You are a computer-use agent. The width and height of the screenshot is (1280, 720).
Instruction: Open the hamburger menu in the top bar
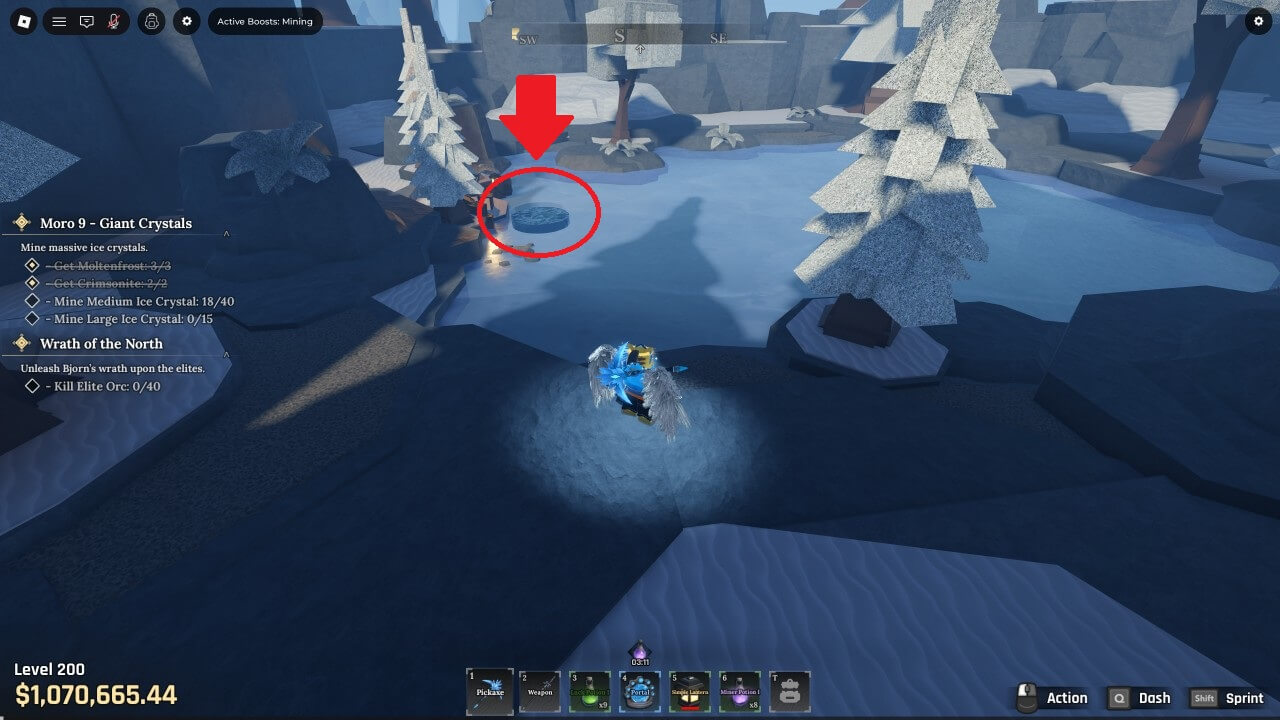[59, 21]
